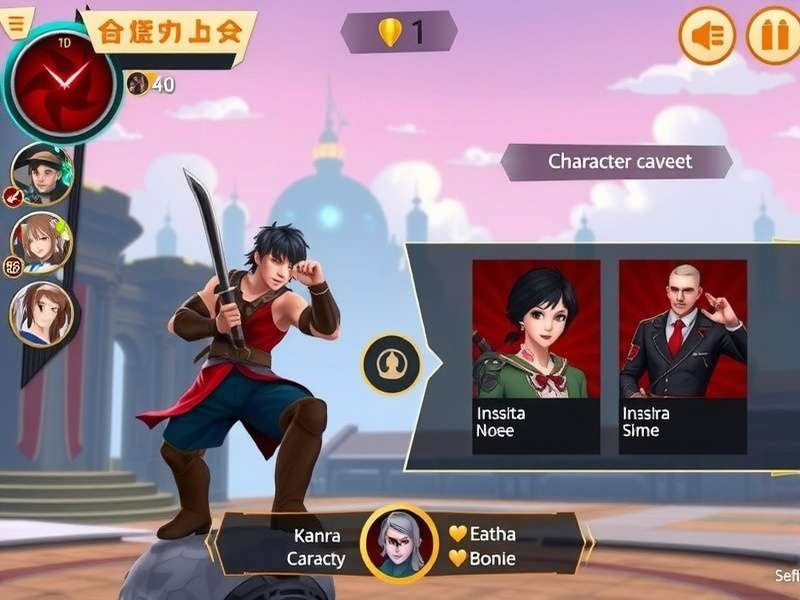This screenshot has width=800, height=600.
Task: Select the brown-haired girl portrait with green badge
Action: click(x=41, y=243)
